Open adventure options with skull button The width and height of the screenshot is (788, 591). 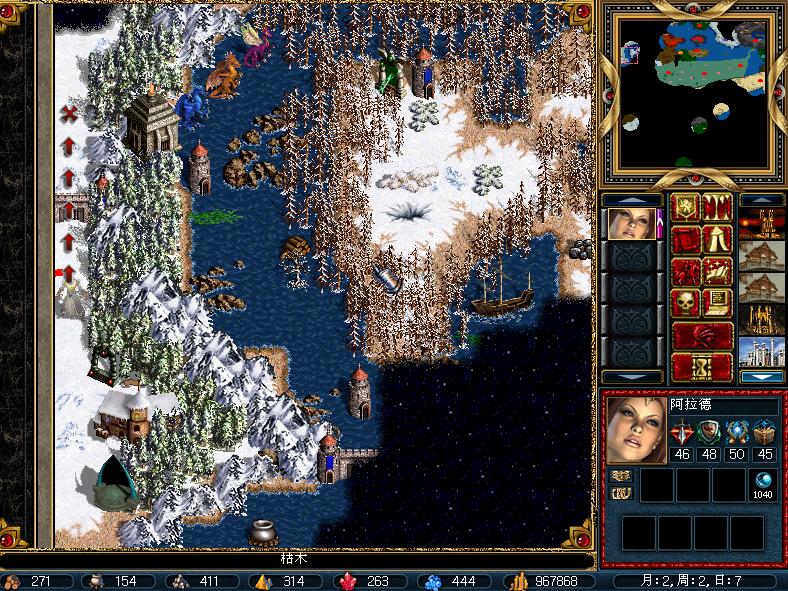coord(686,303)
